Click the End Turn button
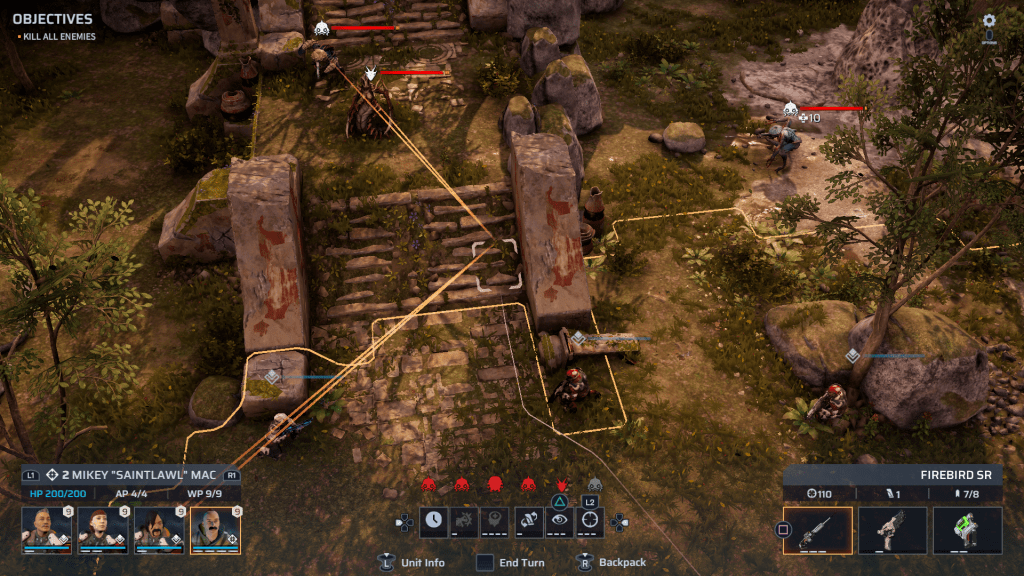 [512, 563]
